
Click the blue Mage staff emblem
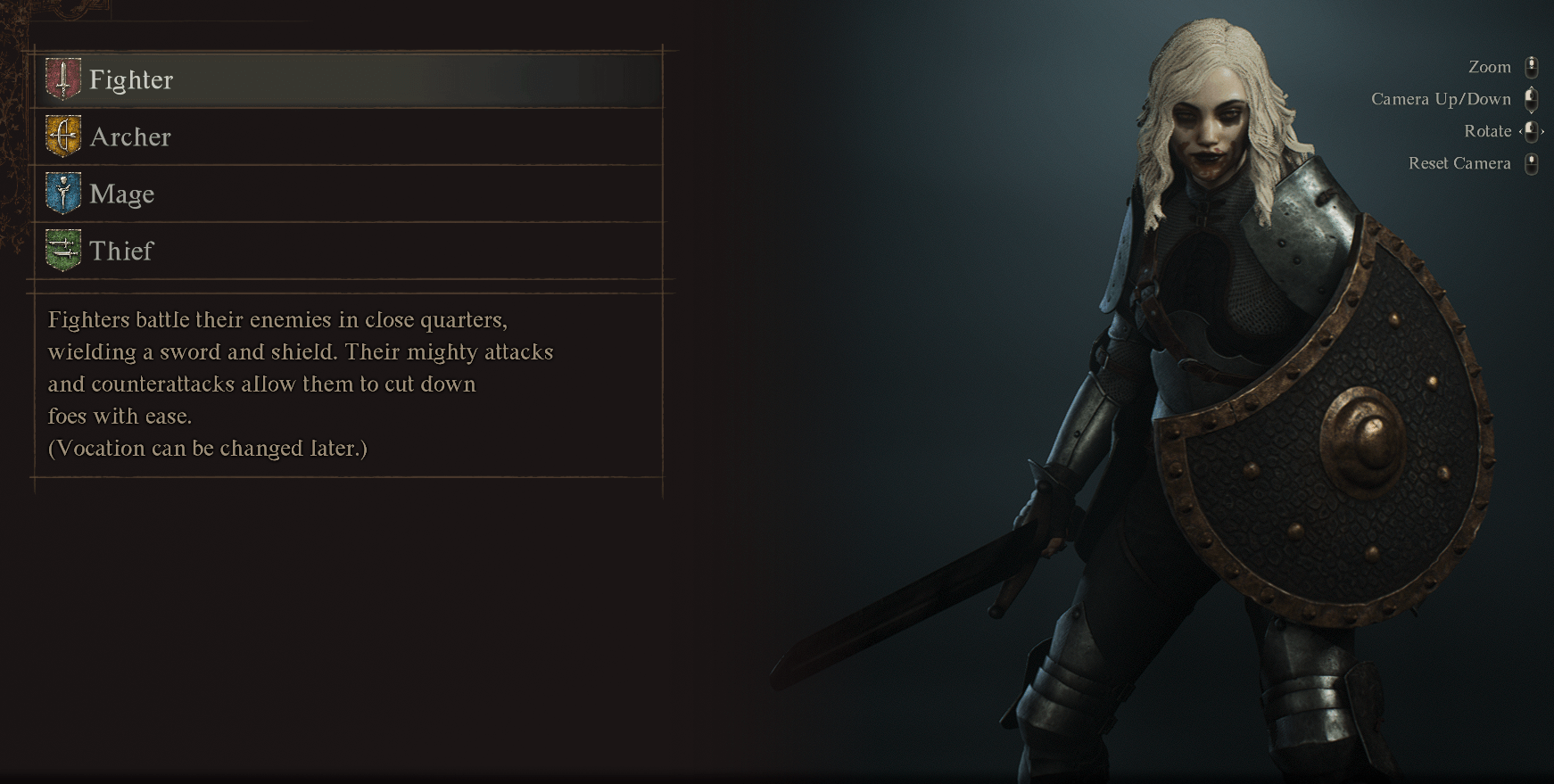(63, 194)
